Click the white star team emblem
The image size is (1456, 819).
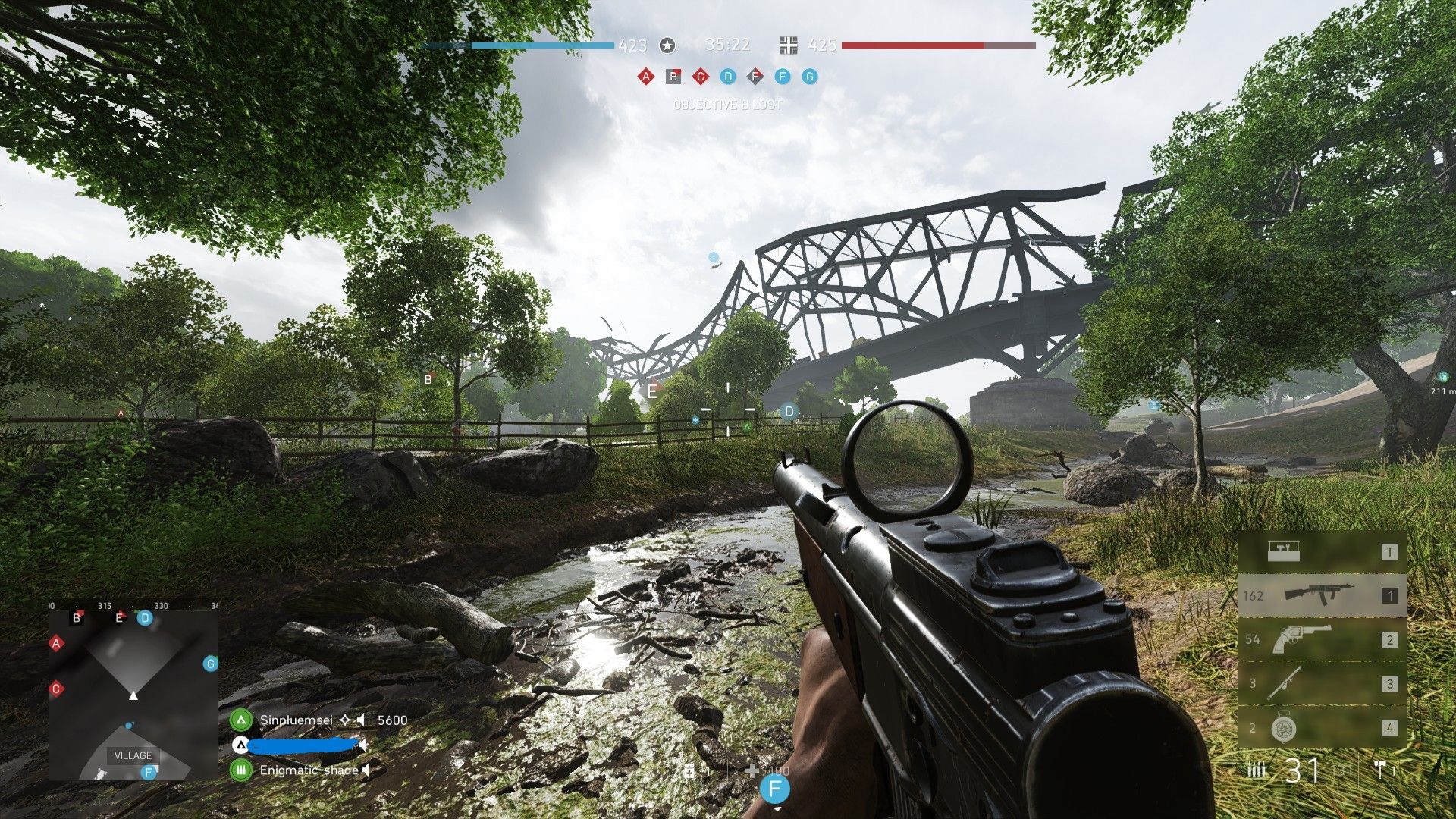[x=667, y=45]
